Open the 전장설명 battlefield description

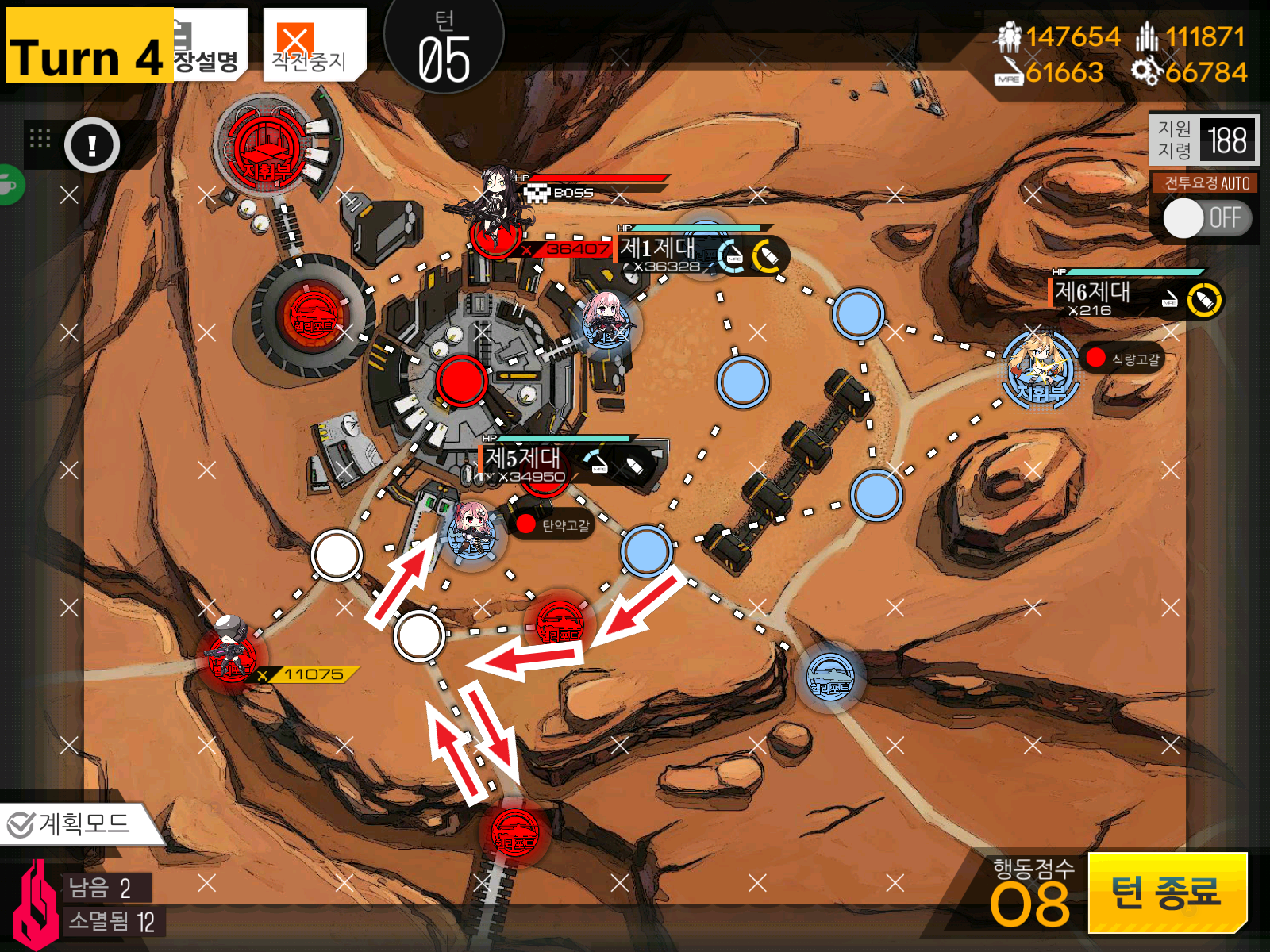208,48
